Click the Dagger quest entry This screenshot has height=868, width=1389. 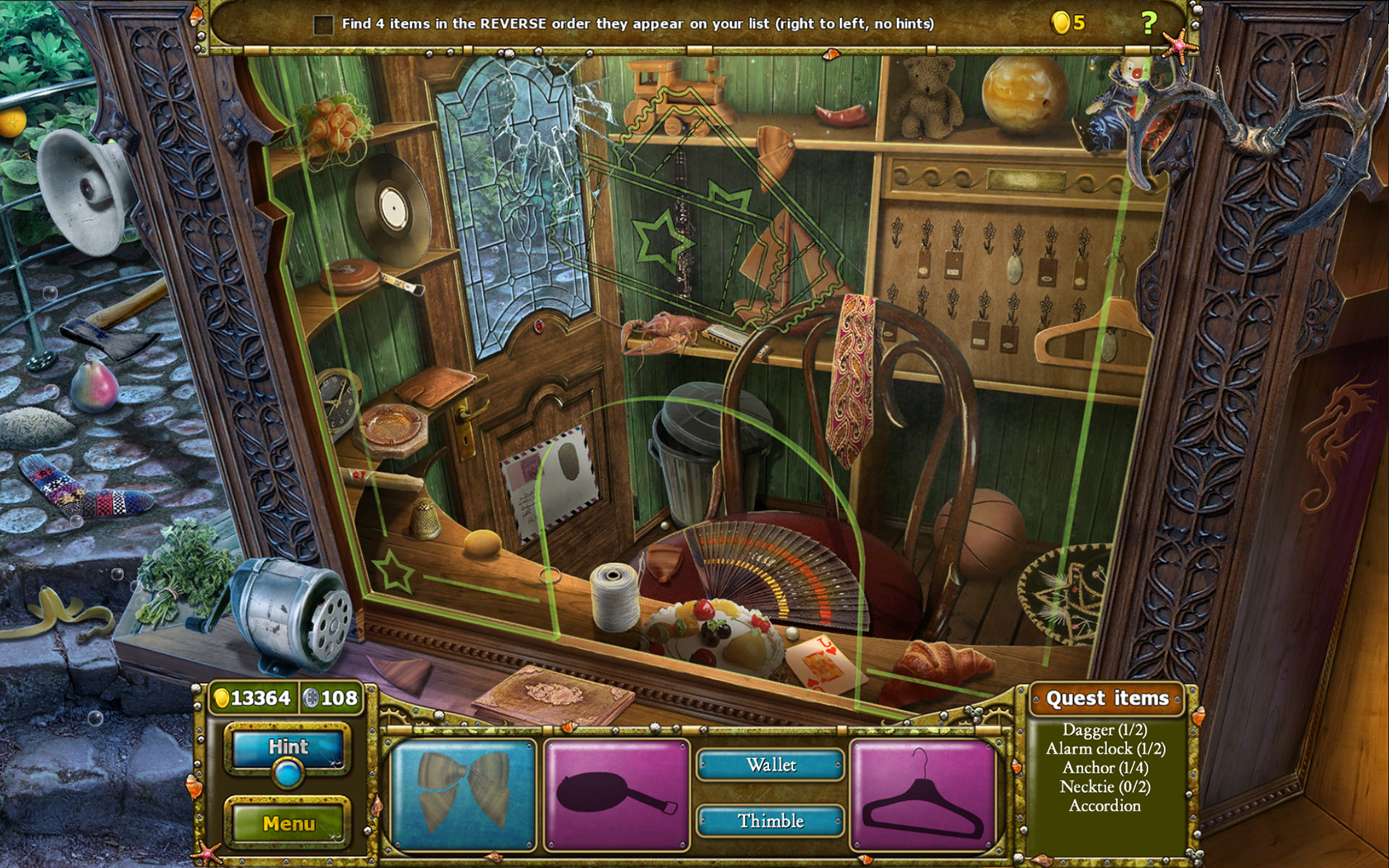coord(1105,731)
